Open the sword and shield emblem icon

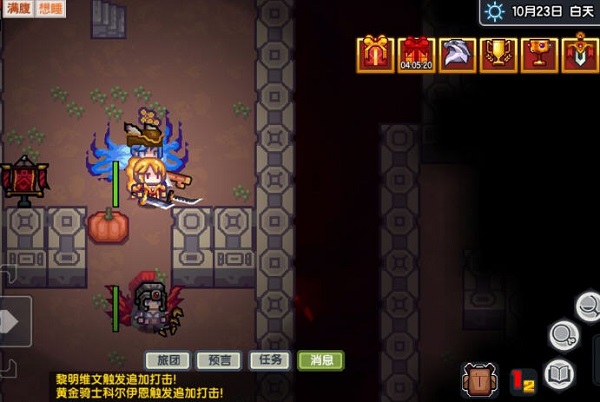pyautogui.click(x=579, y=53)
